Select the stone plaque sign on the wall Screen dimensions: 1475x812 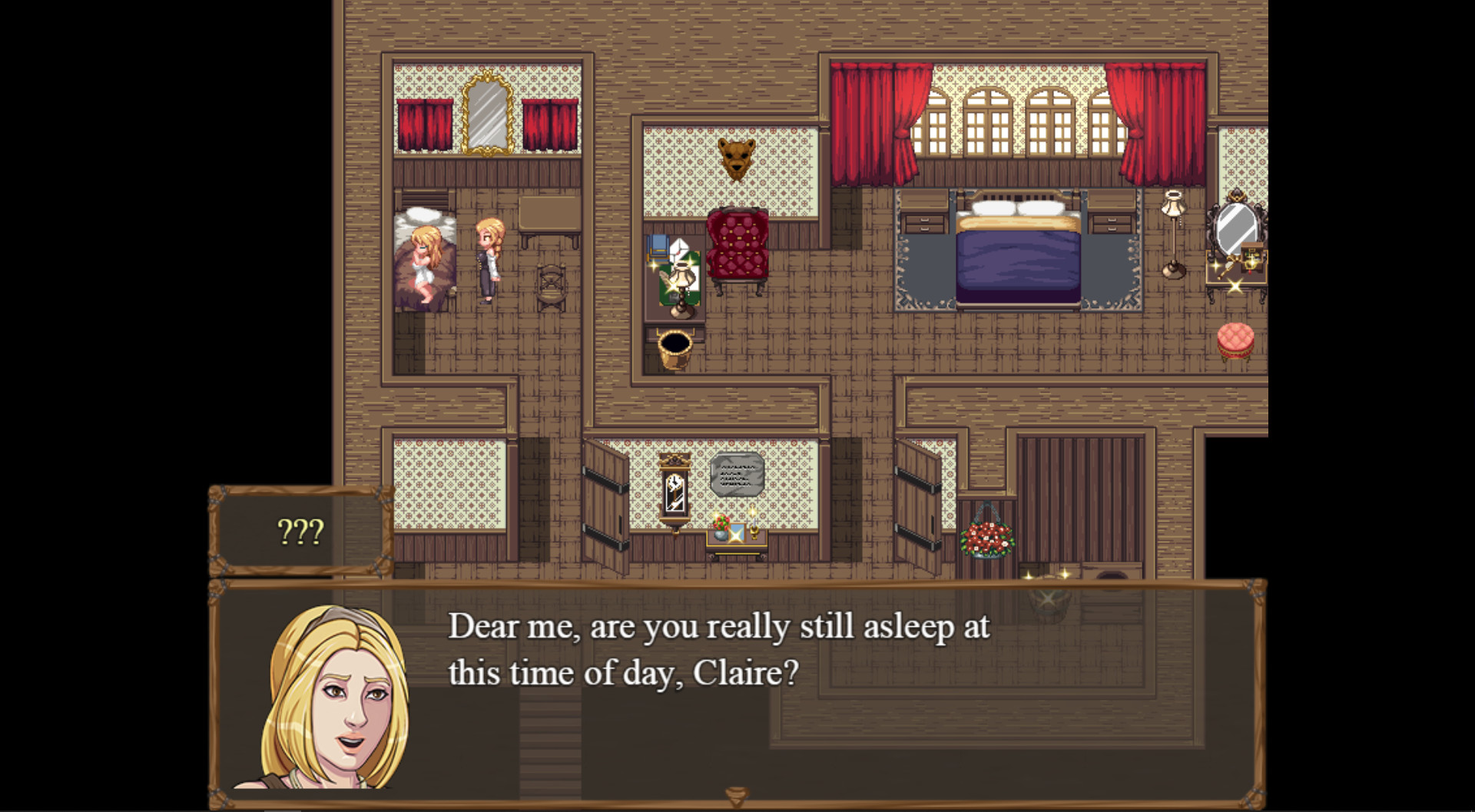click(x=737, y=472)
